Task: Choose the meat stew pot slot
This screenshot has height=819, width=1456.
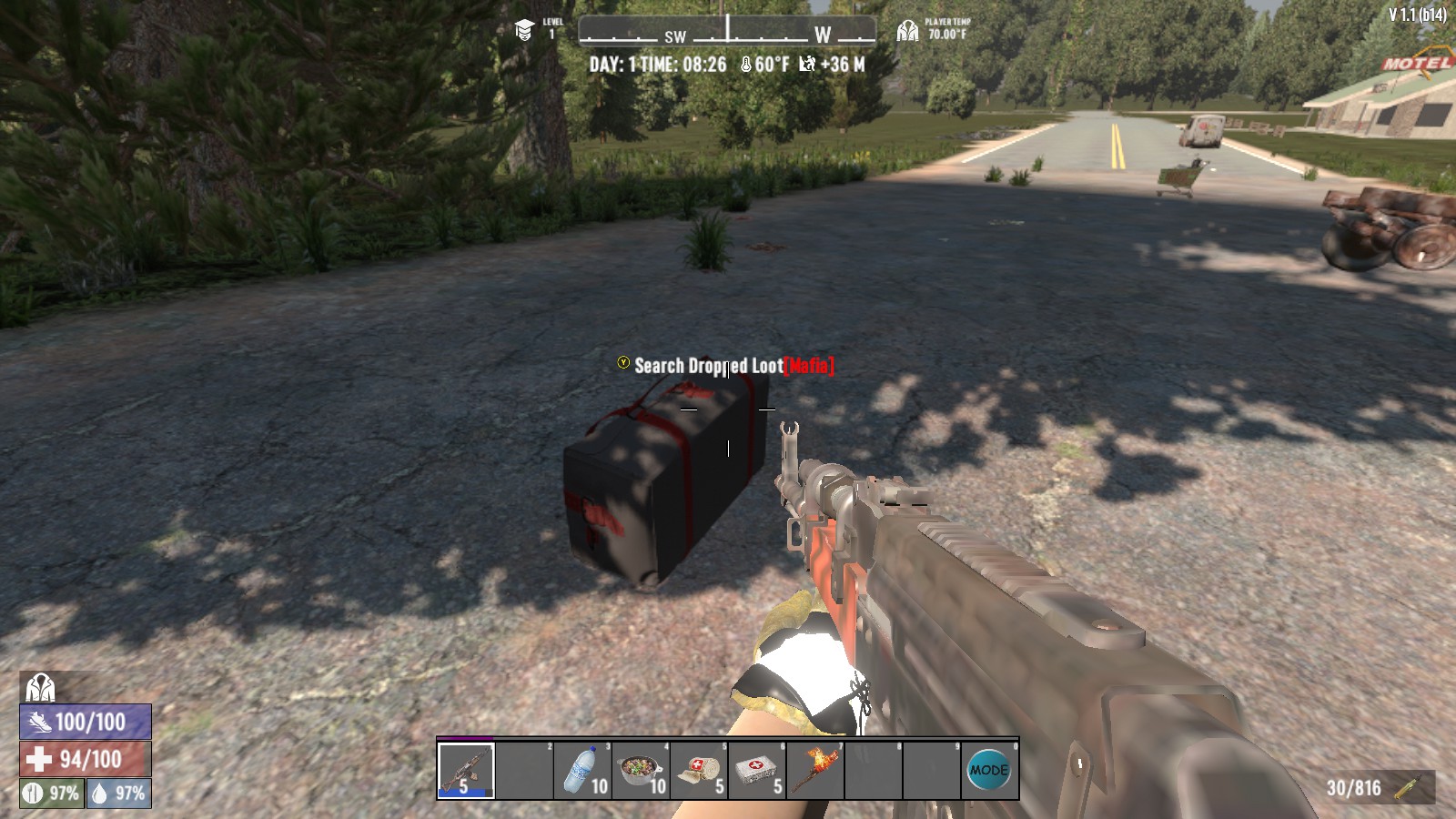Action: tap(641, 771)
